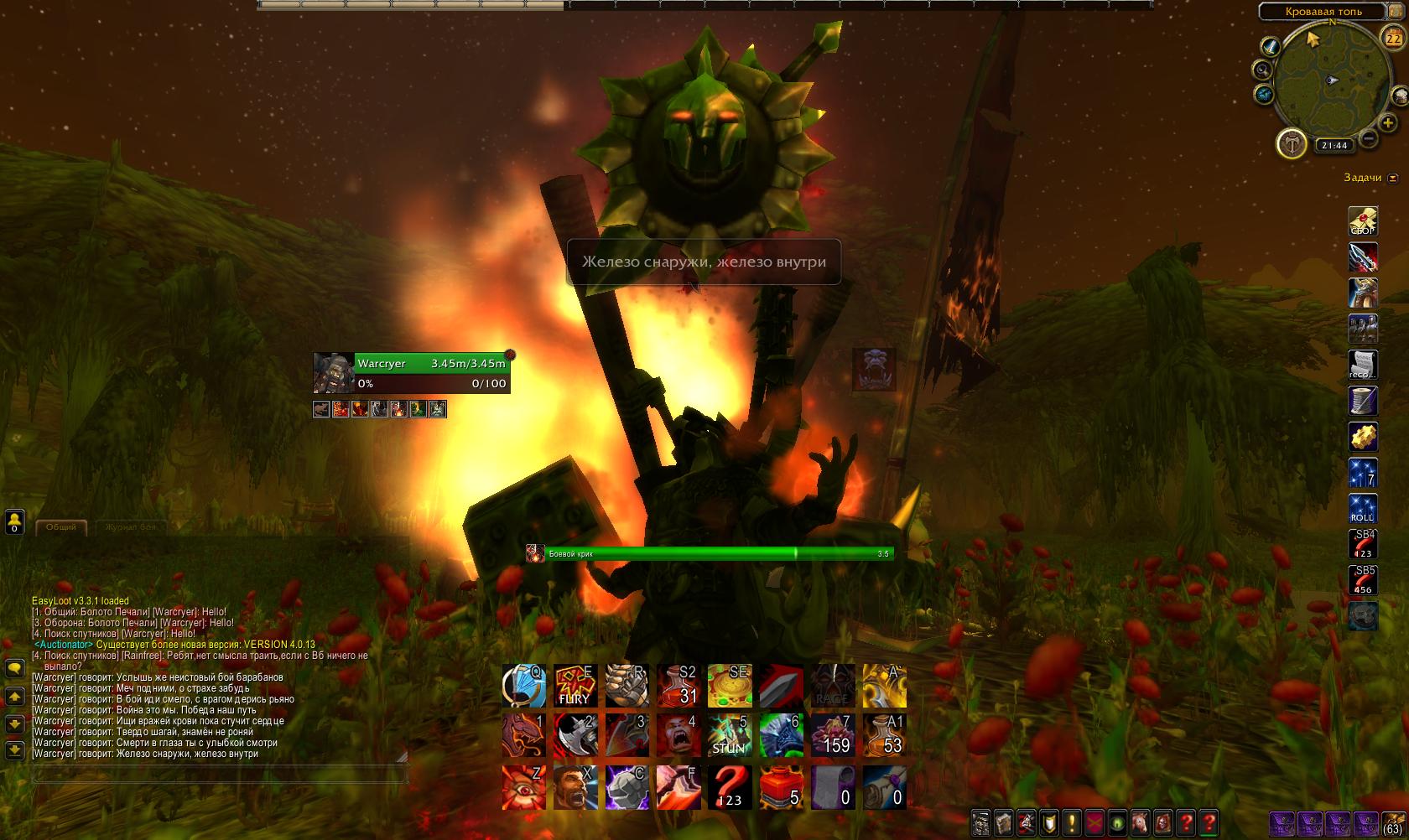Use the STUN ability on hotbar

click(729, 735)
